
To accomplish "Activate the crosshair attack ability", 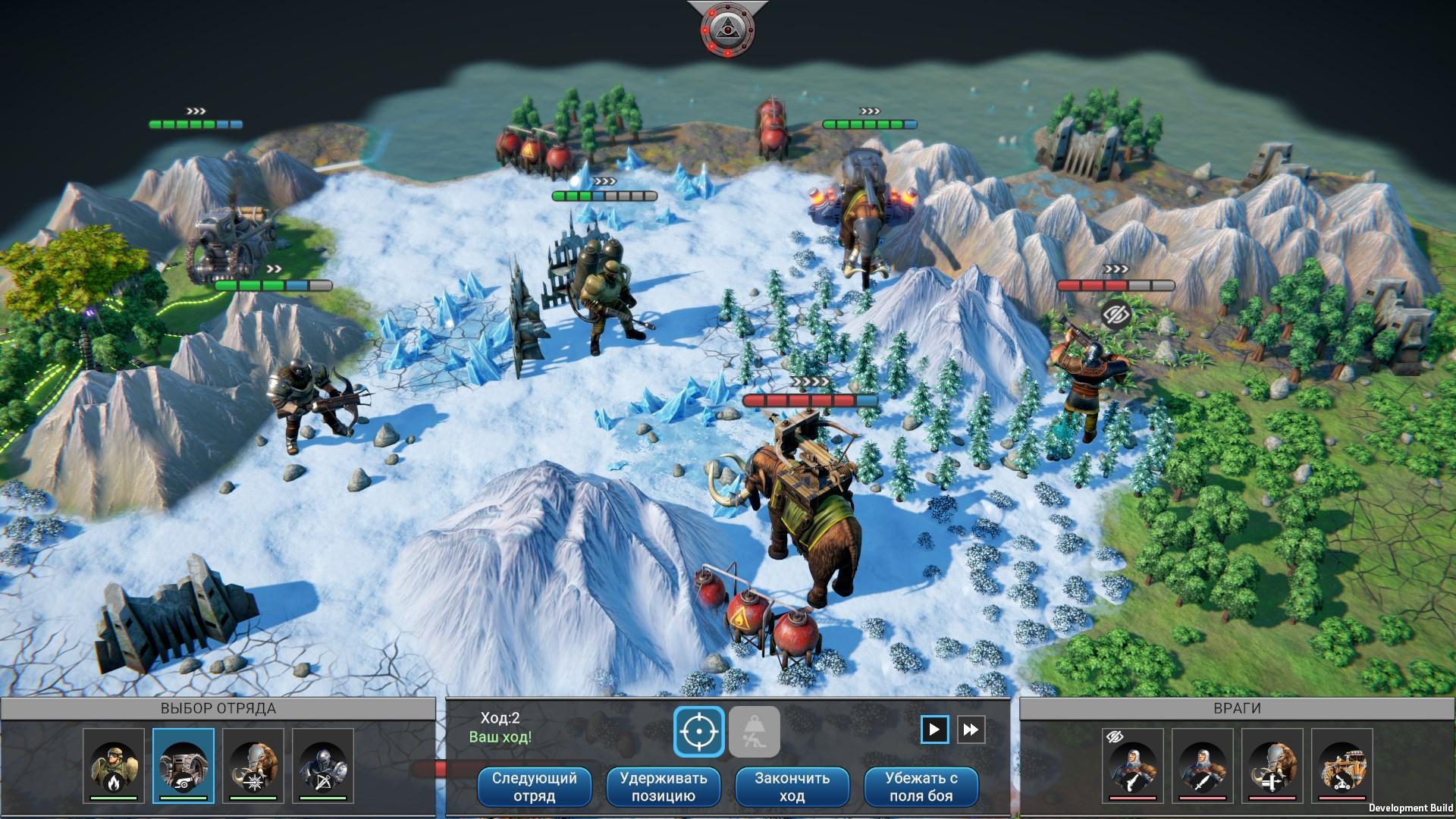I will point(698,732).
